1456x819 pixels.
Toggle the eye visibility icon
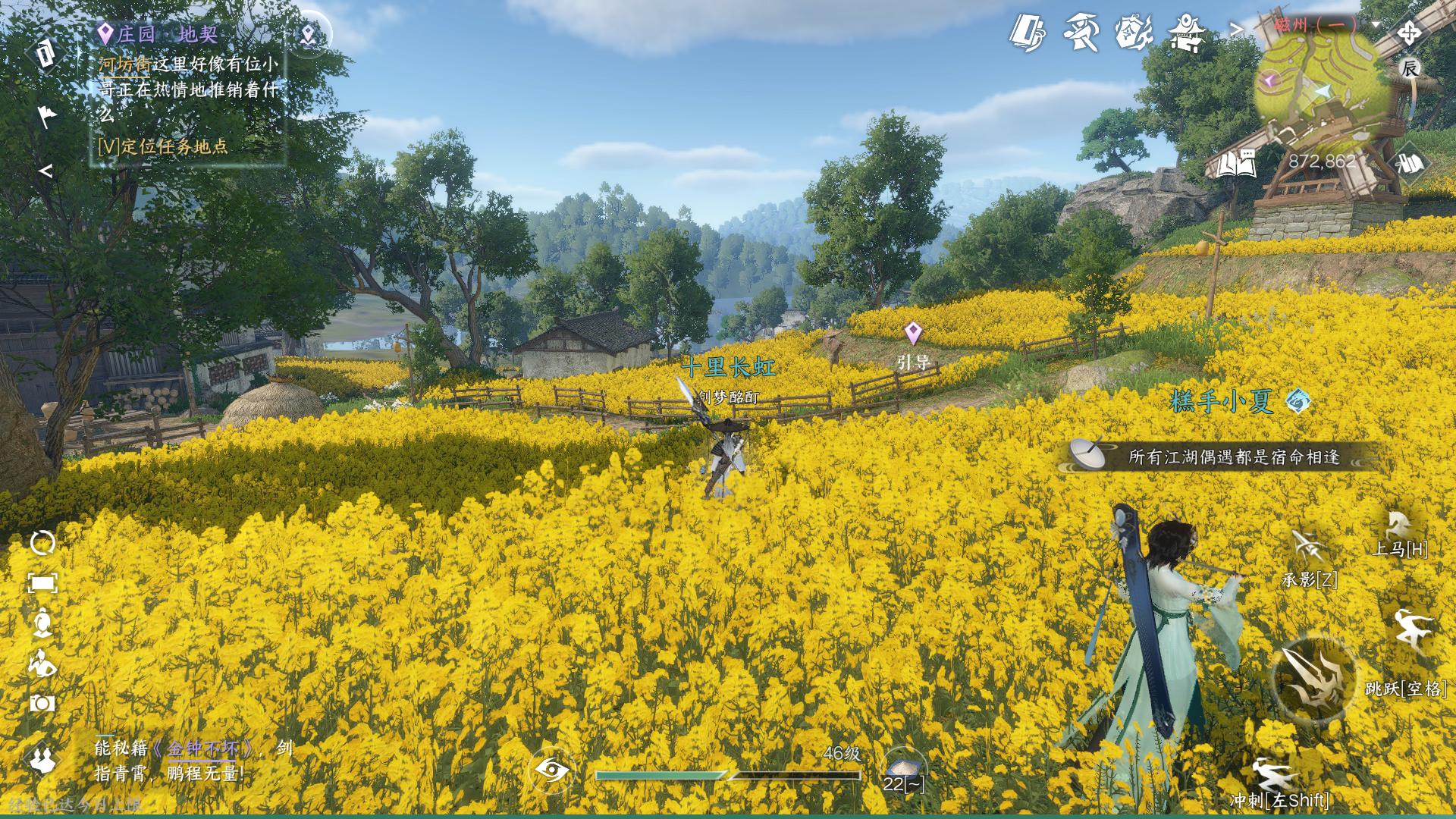pos(552,770)
